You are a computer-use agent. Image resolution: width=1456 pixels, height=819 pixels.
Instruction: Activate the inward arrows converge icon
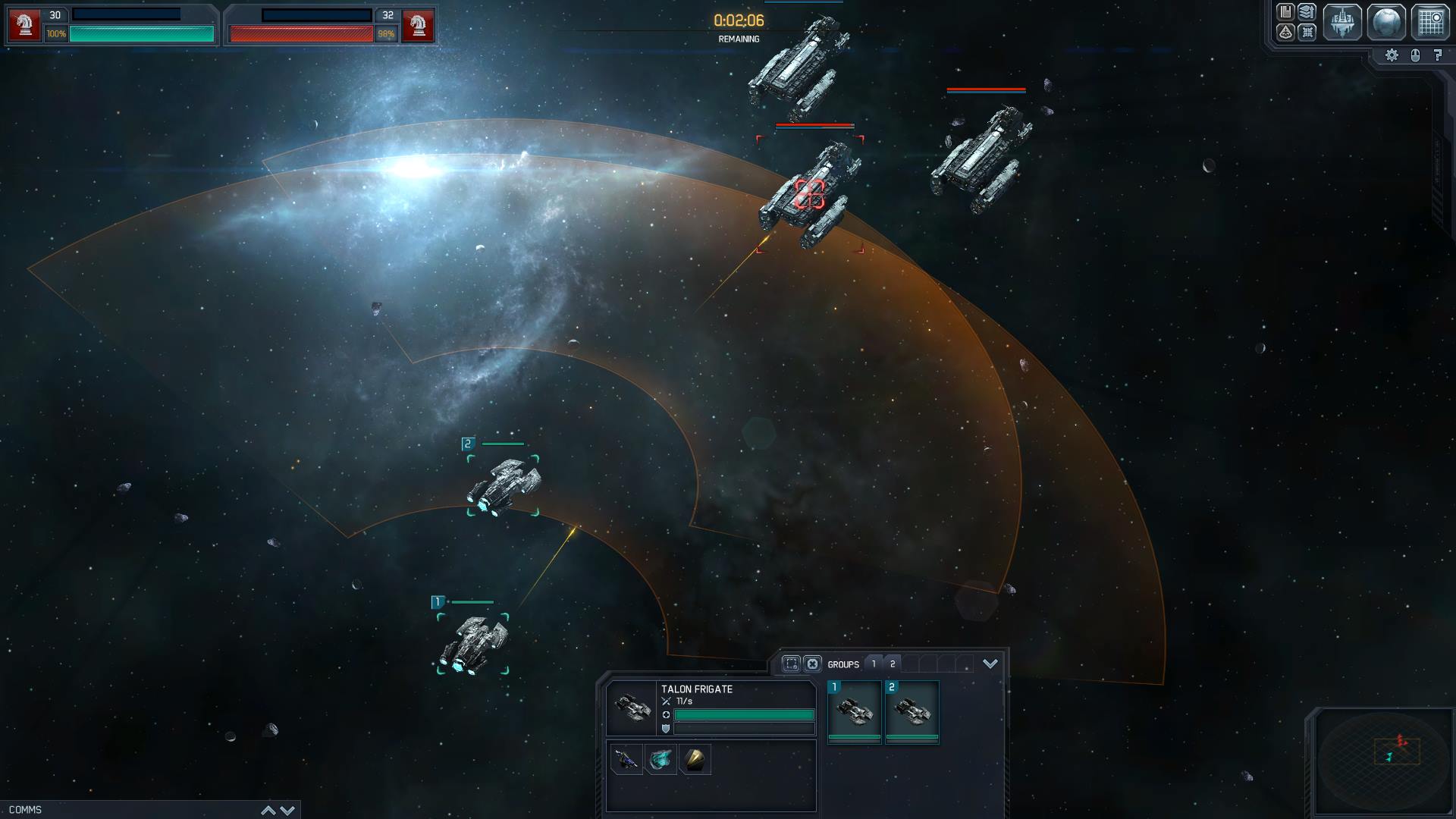tap(1307, 32)
